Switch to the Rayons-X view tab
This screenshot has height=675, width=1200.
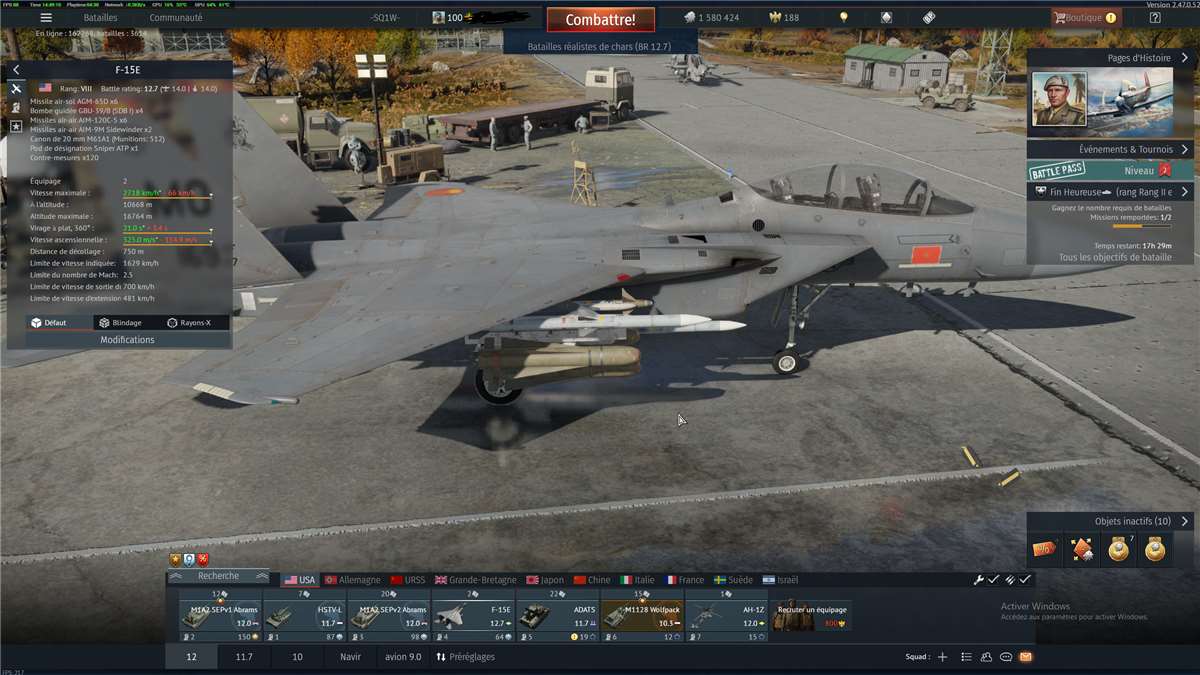point(188,323)
